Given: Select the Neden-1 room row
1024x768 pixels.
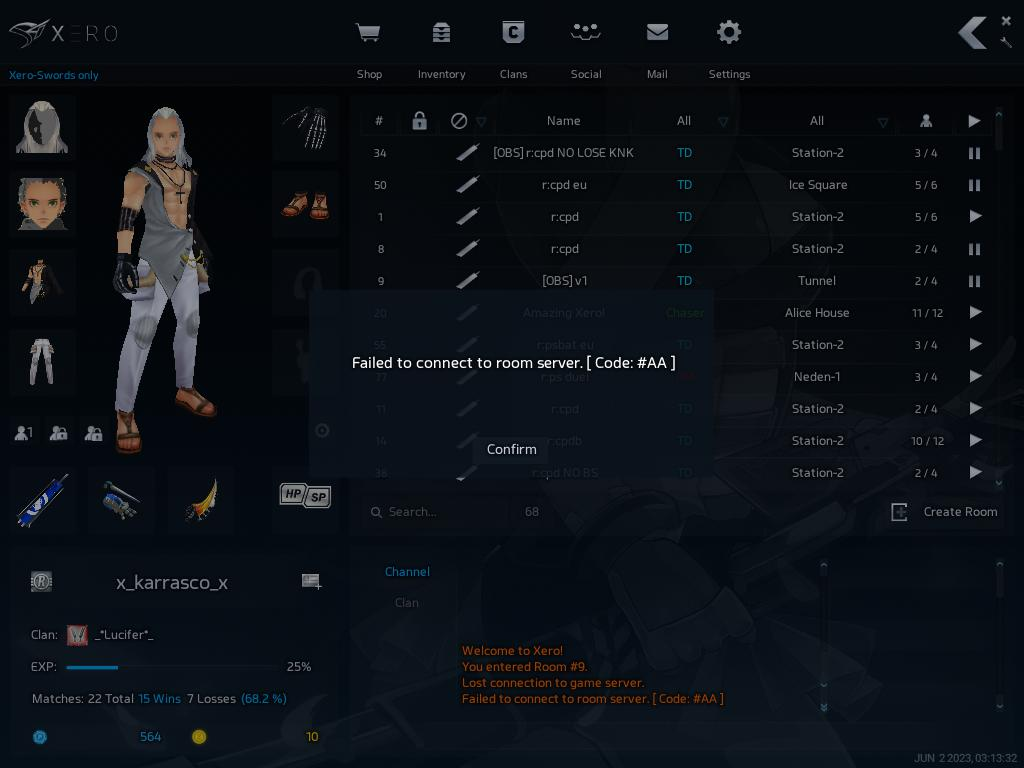Looking at the screenshot, I should (x=816, y=377).
